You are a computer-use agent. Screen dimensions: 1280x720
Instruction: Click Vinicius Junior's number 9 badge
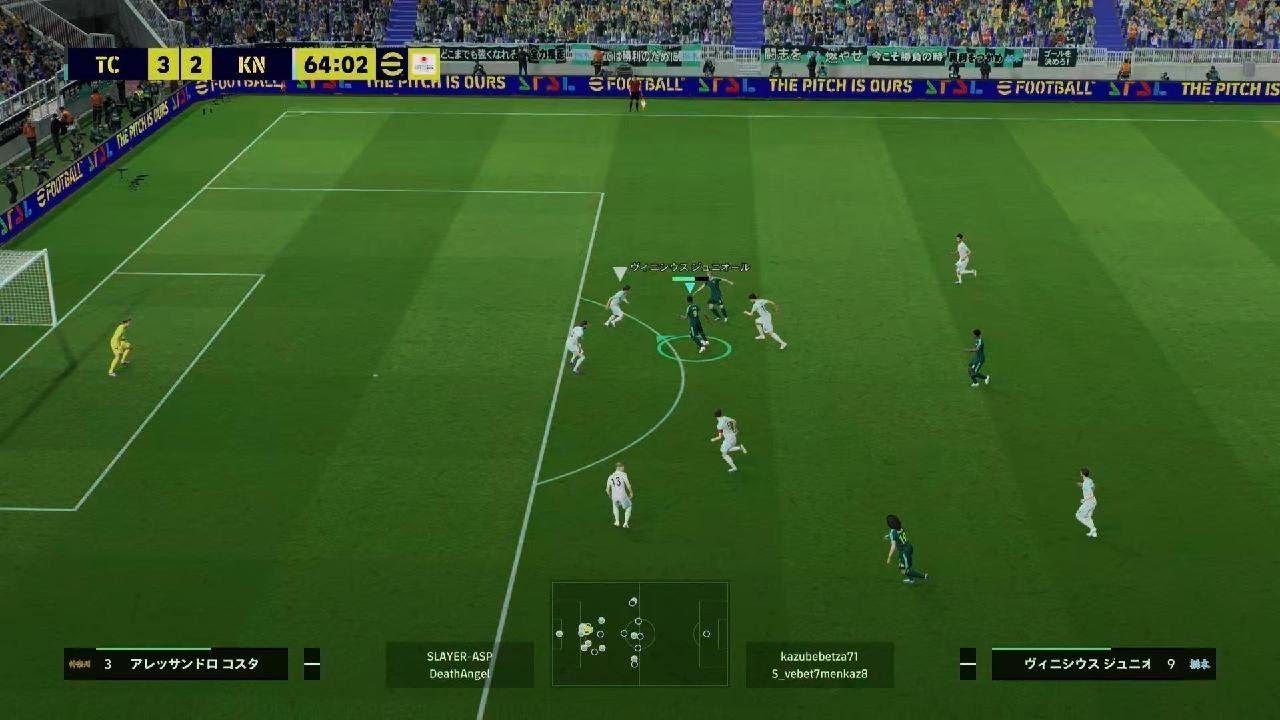coord(1172,664)
